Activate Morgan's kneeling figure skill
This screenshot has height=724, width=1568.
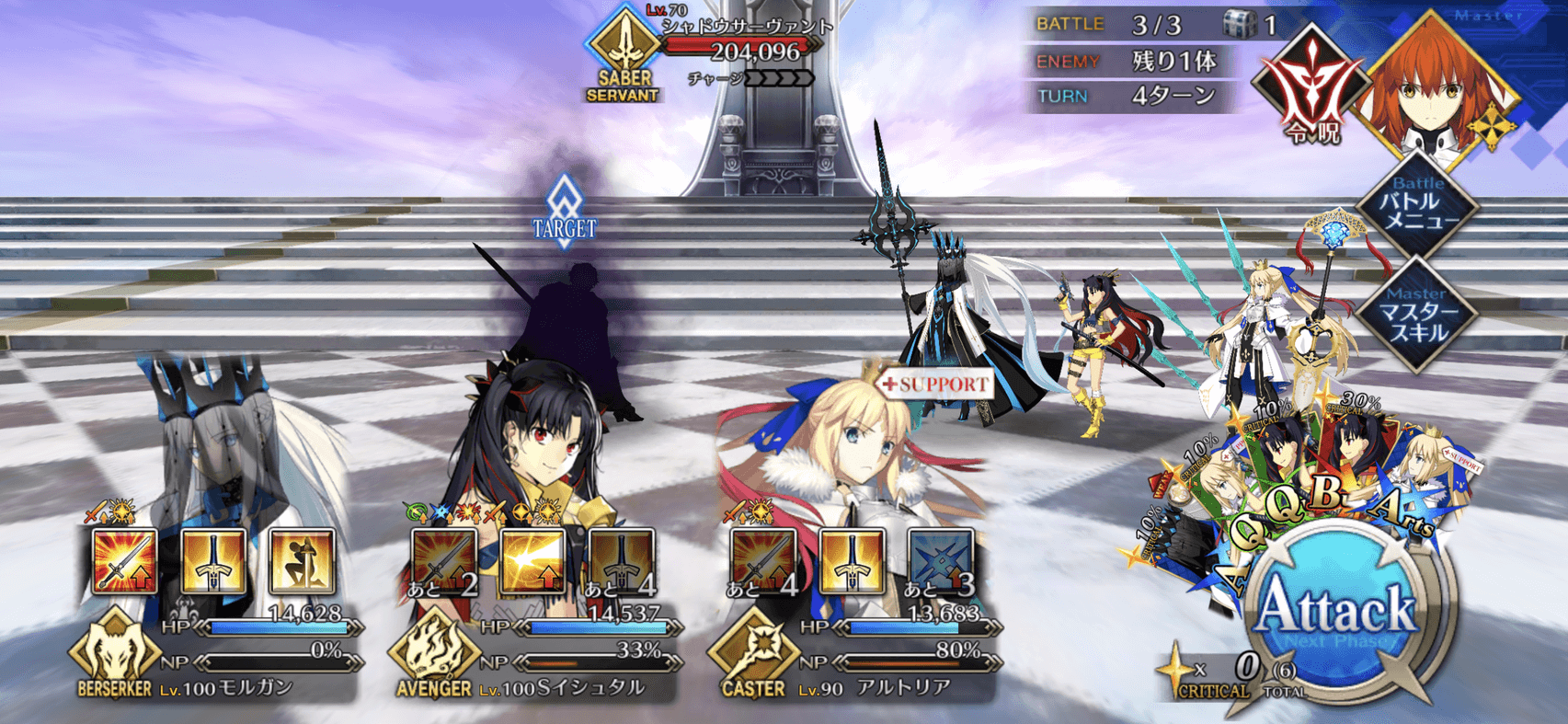click(302, 560)
